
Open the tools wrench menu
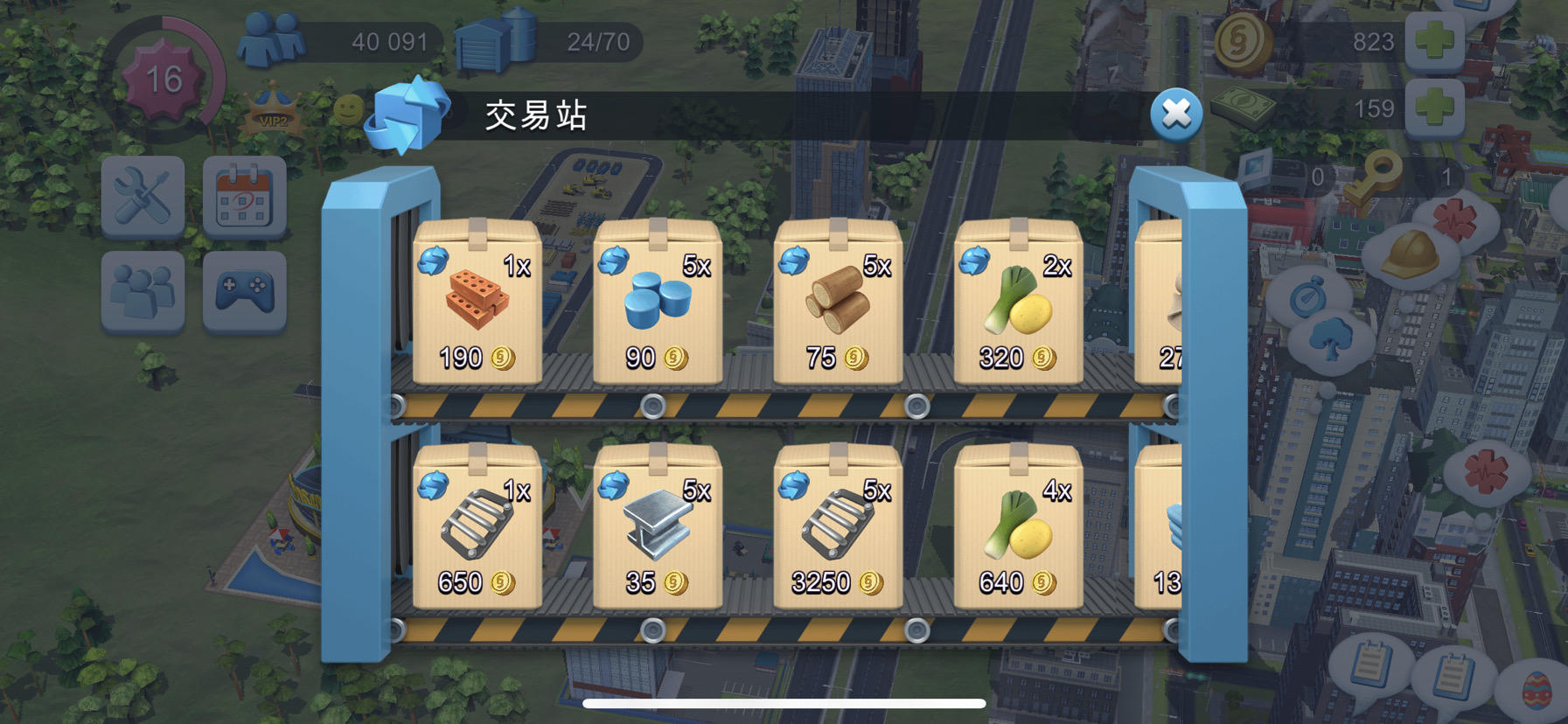[142, 197]
